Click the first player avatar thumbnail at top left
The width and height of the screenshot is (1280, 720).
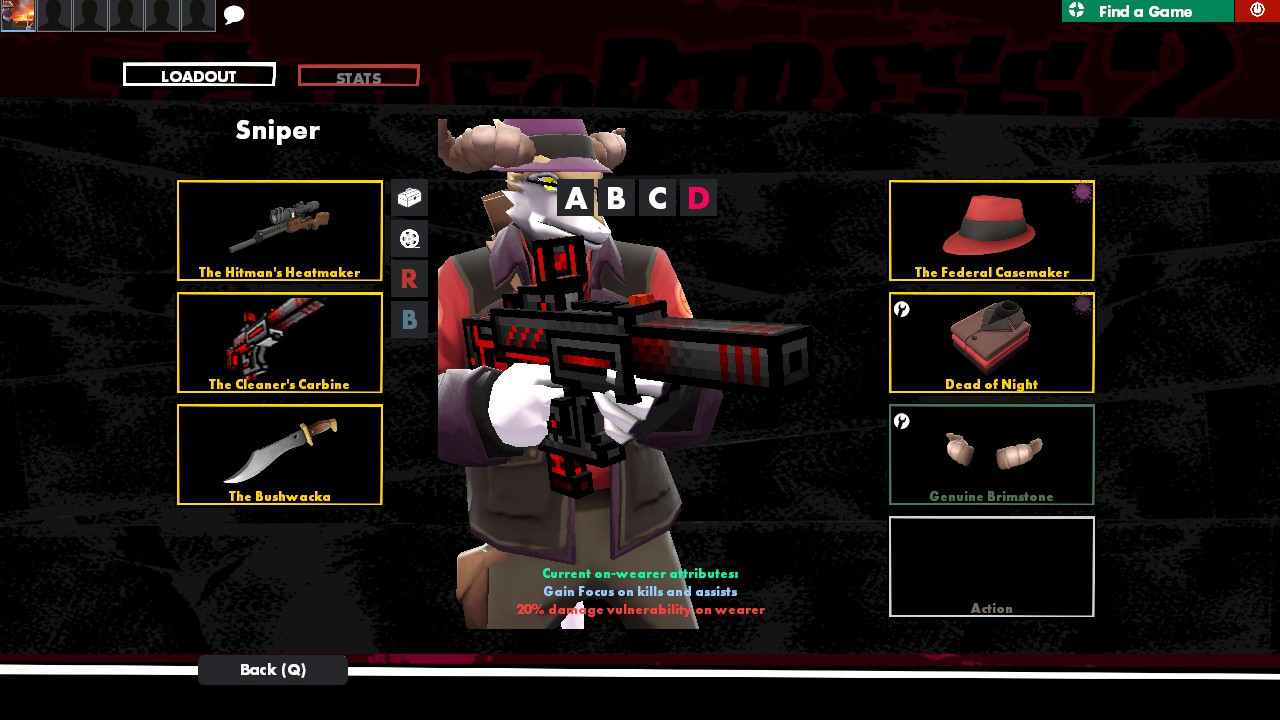(18, 15)
